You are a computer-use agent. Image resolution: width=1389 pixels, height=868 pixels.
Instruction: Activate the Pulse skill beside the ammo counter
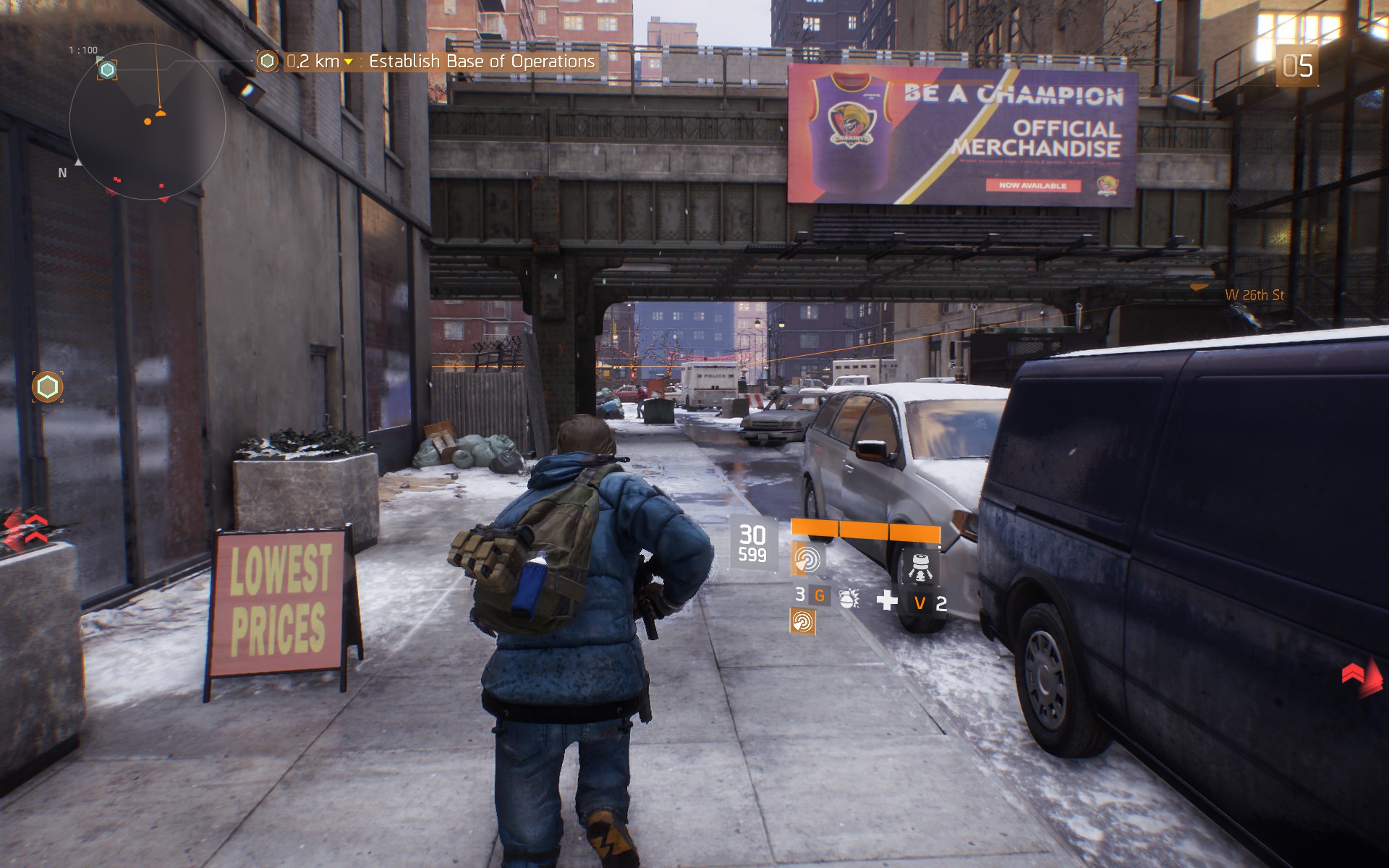tap(807, 559)
